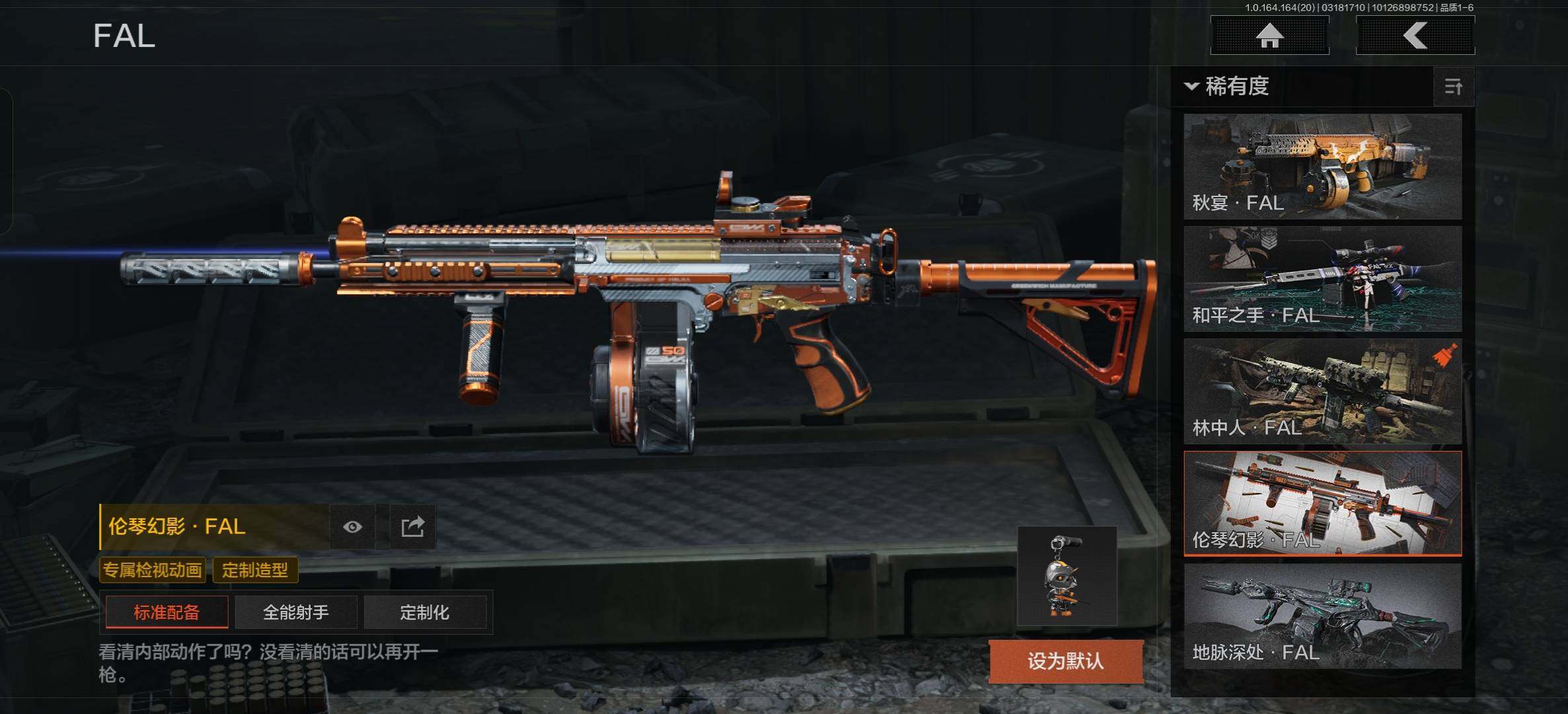Toggle the sort order icon
1568x714 pixels.
pyautogui.click(x=1453, y=87)
